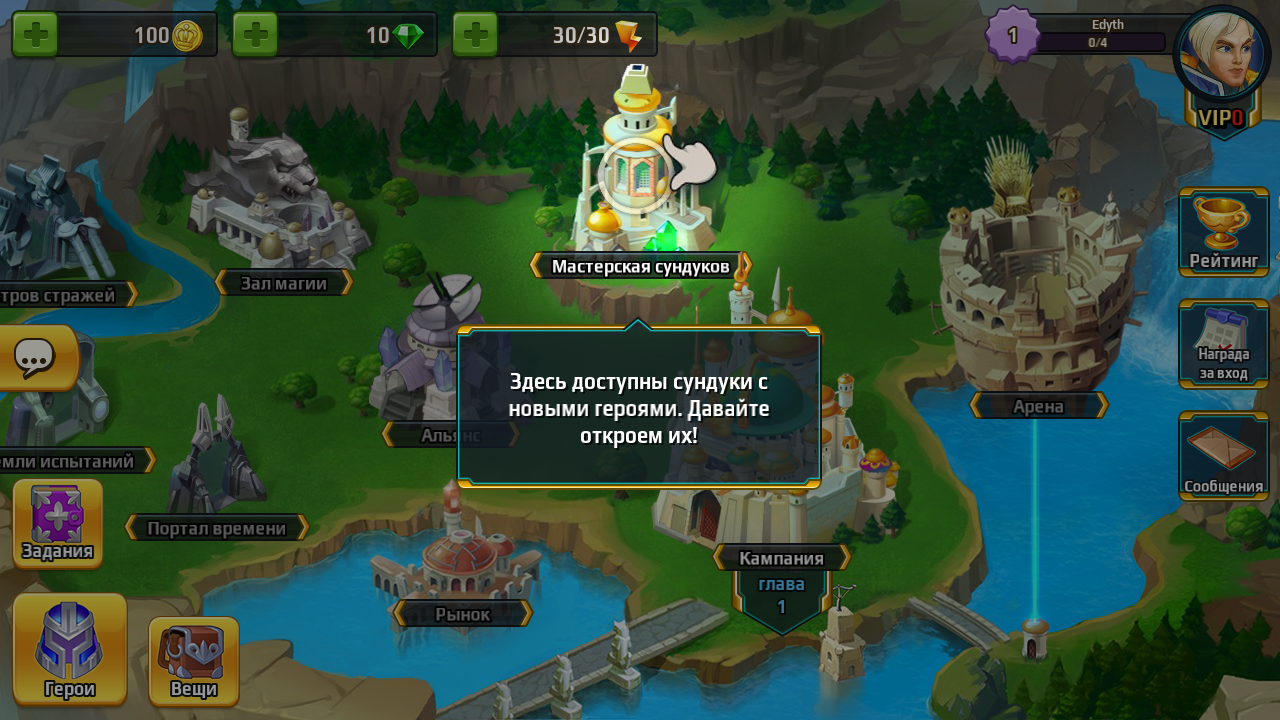Open the Сообщения mailbox
The image size is (1280, 720).
(x=1224, y=456)
